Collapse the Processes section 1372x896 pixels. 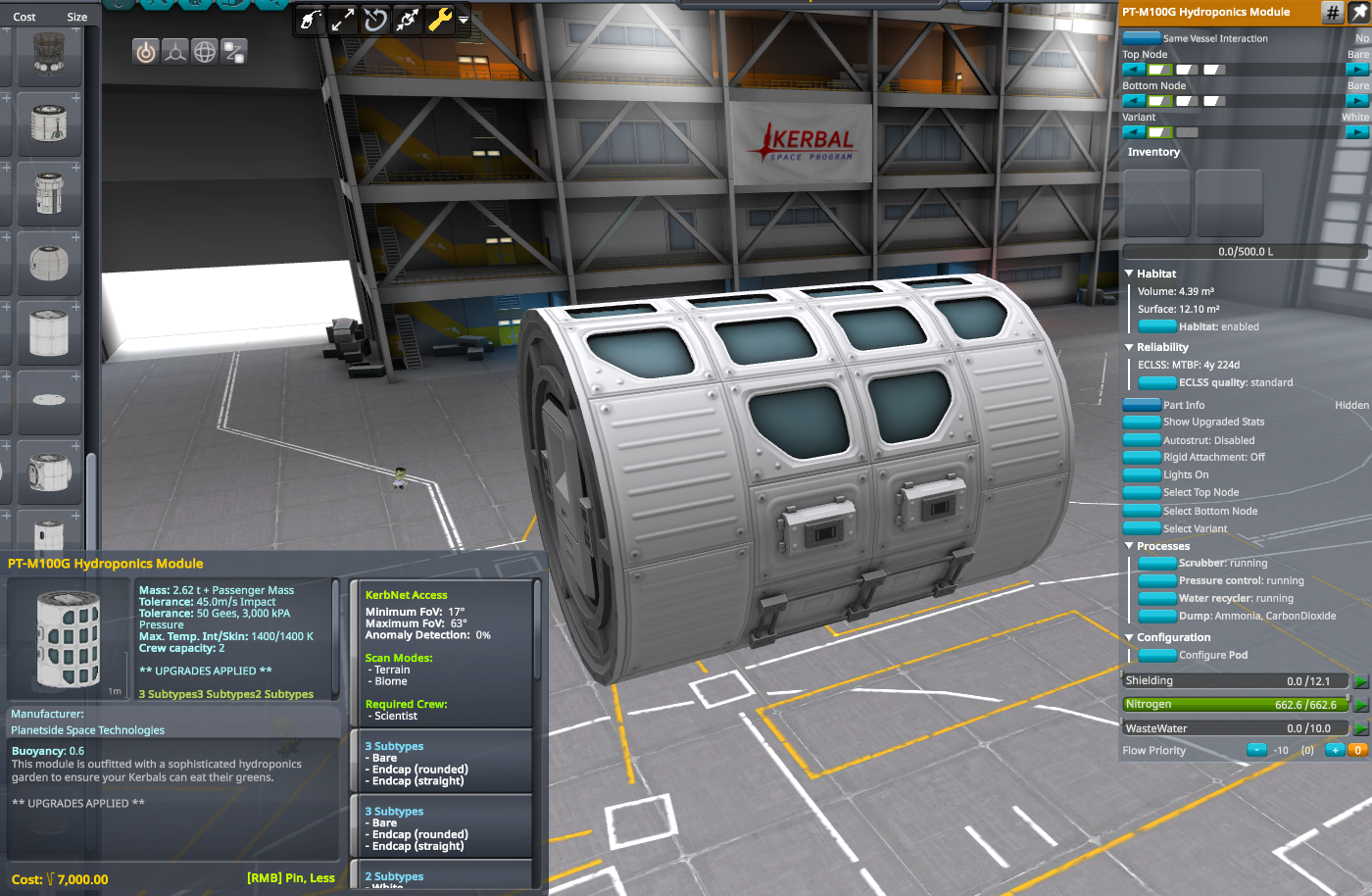pos(1129,546)
